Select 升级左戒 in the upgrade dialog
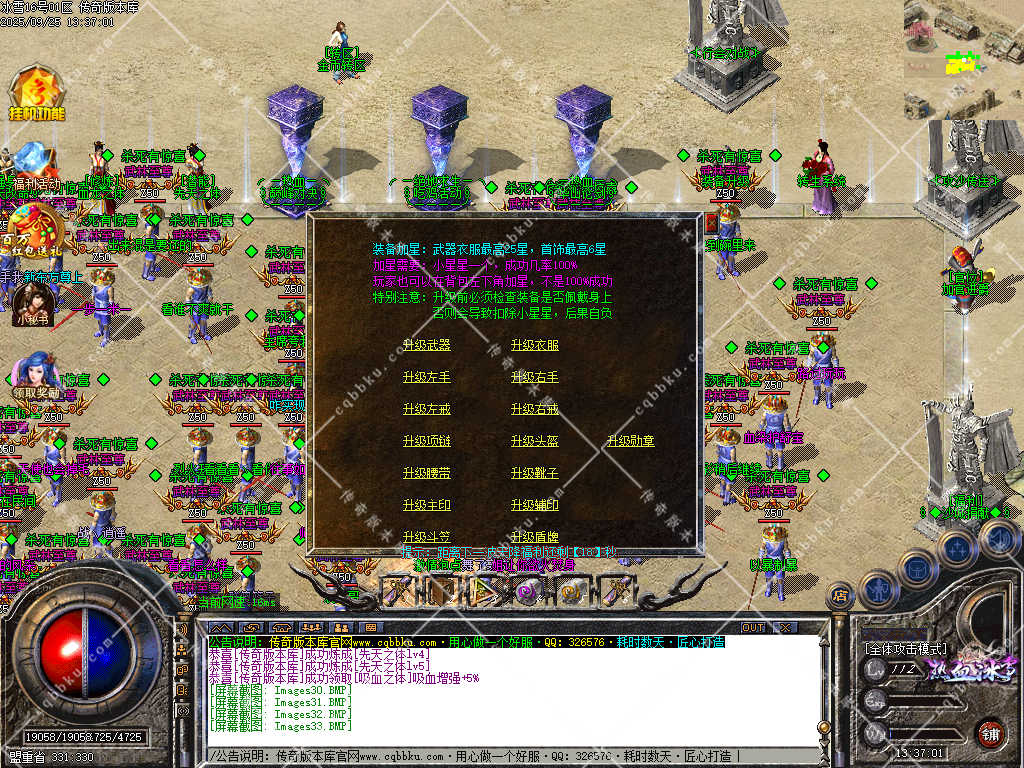This screenshot has height=768, width=1024. (x=427, y=409)
